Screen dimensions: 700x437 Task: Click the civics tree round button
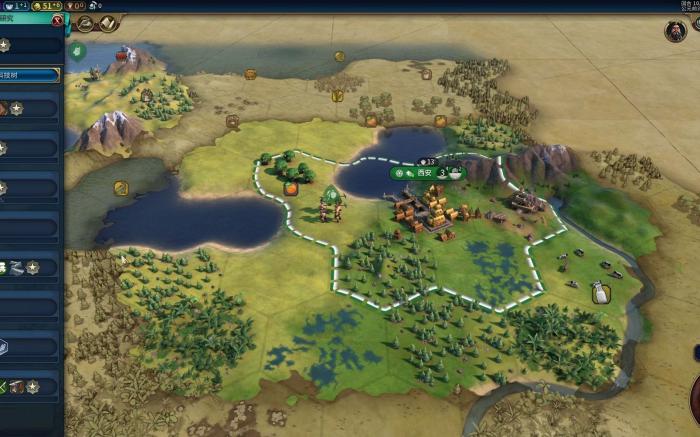tap(106, 23)
